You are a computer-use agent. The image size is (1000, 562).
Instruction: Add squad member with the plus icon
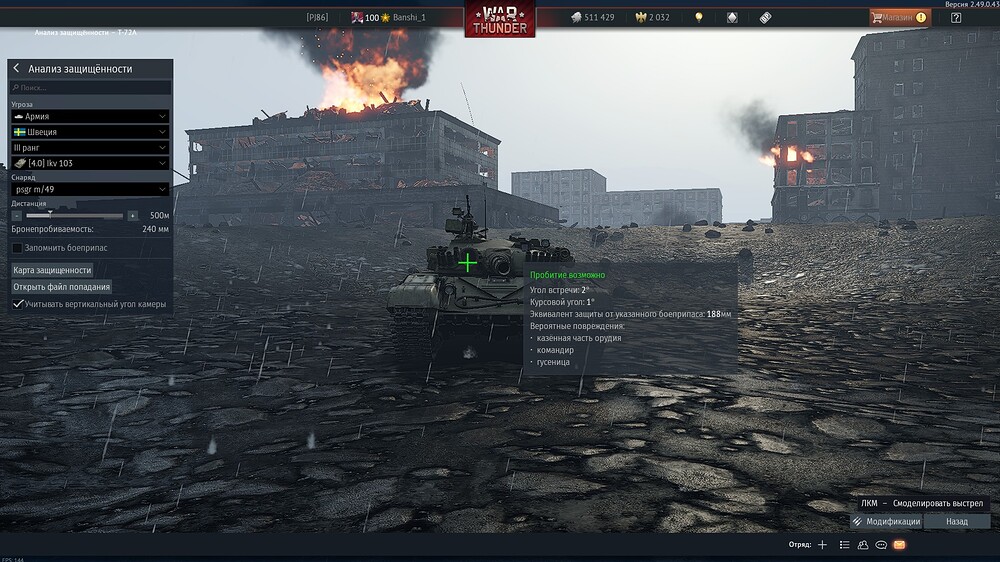pos(822,545)
